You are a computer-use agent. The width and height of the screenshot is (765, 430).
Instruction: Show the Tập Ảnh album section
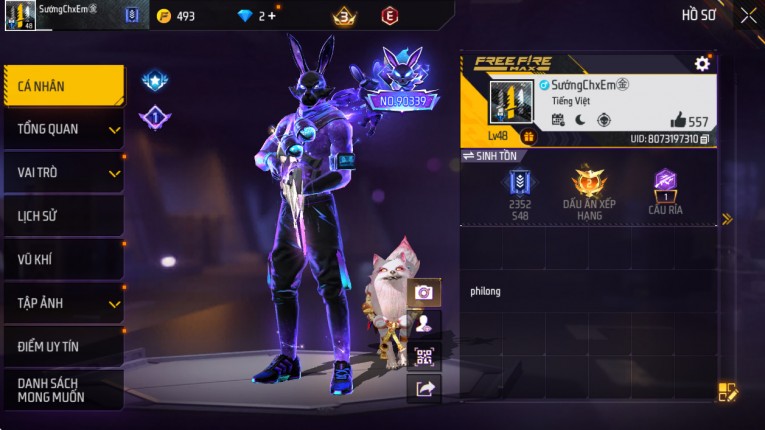click(63, 303)
